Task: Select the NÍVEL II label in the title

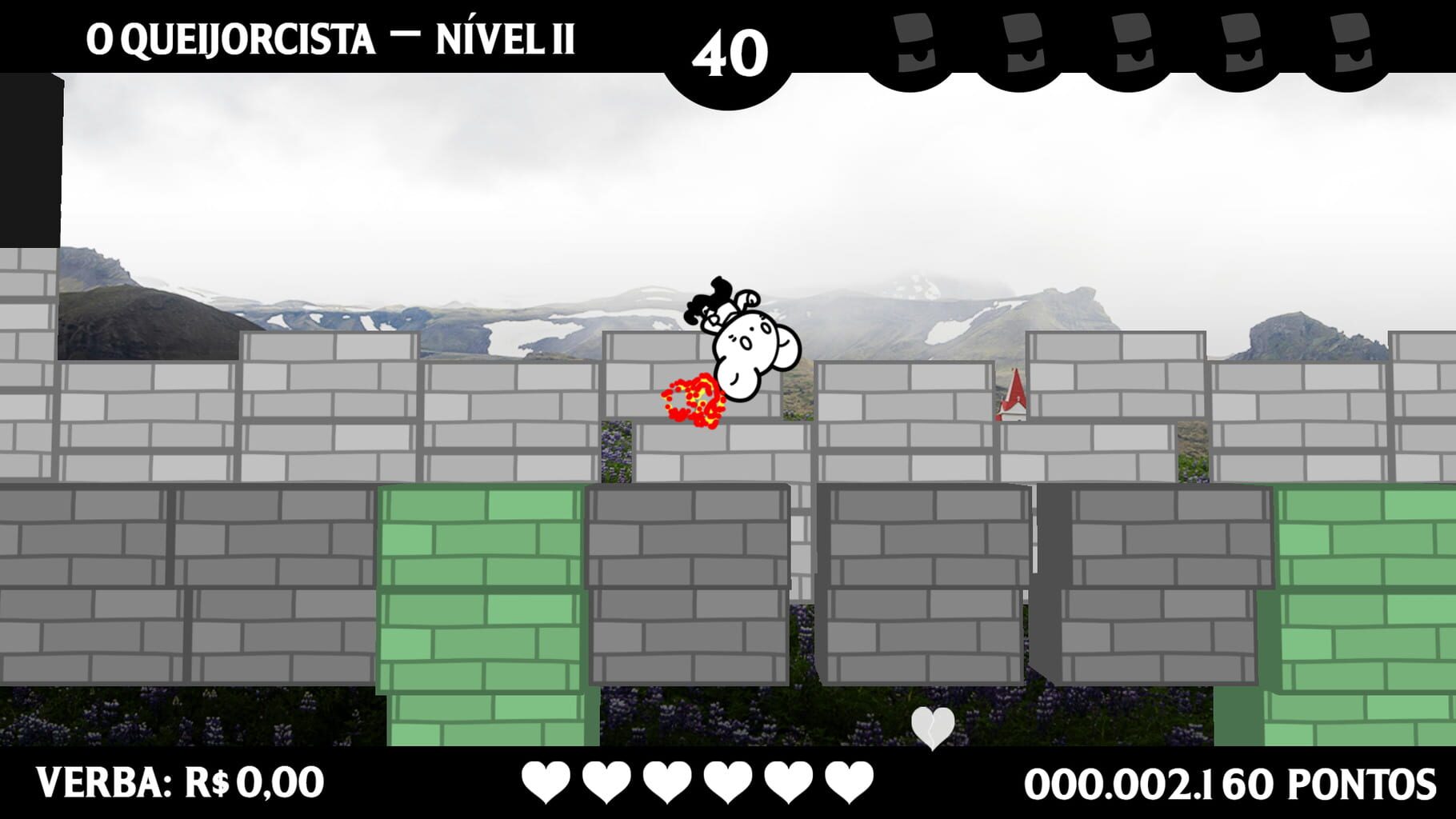Action: pos(505,36)
